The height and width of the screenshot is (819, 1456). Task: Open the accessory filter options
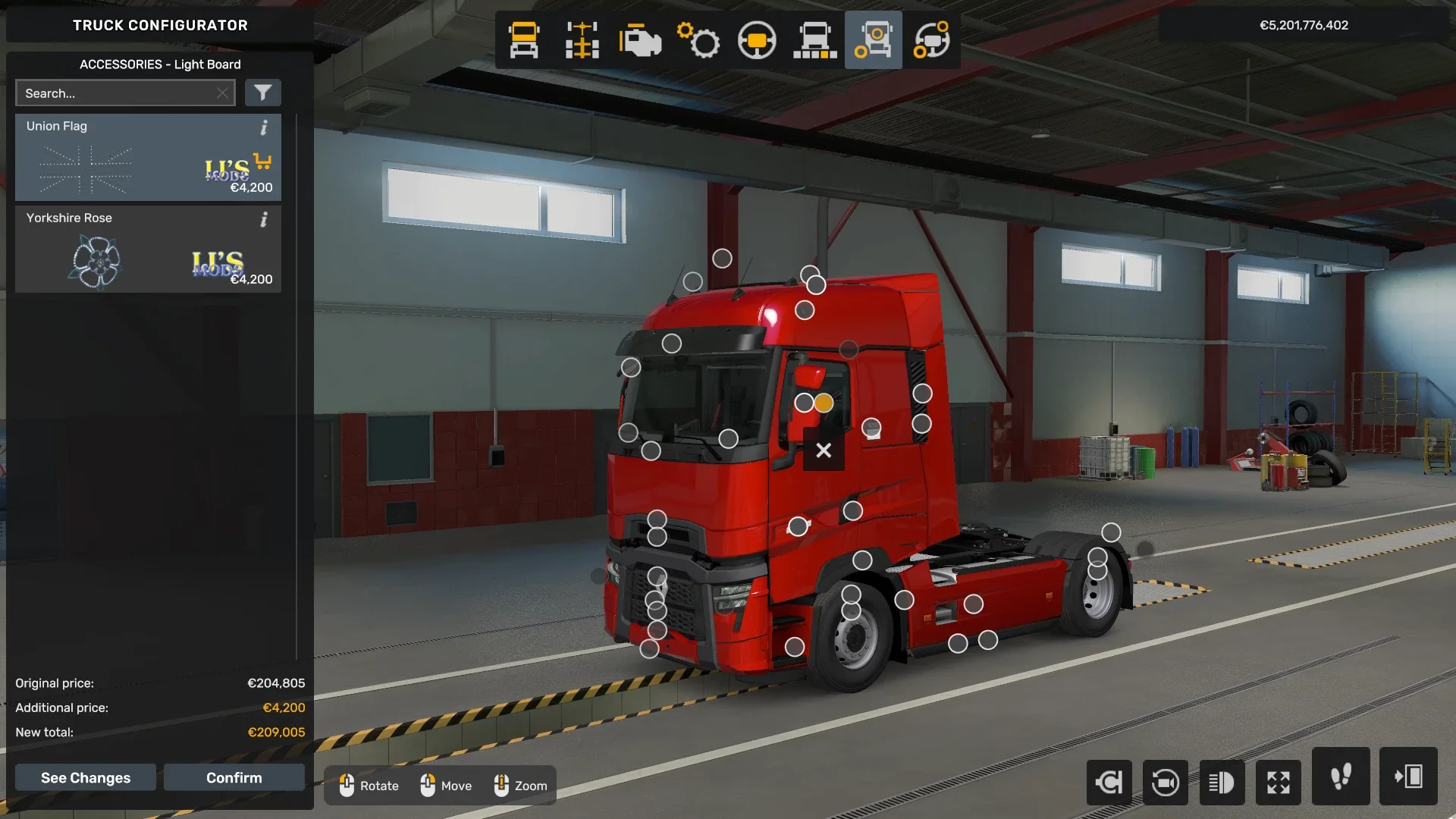(x=263, y=93)
